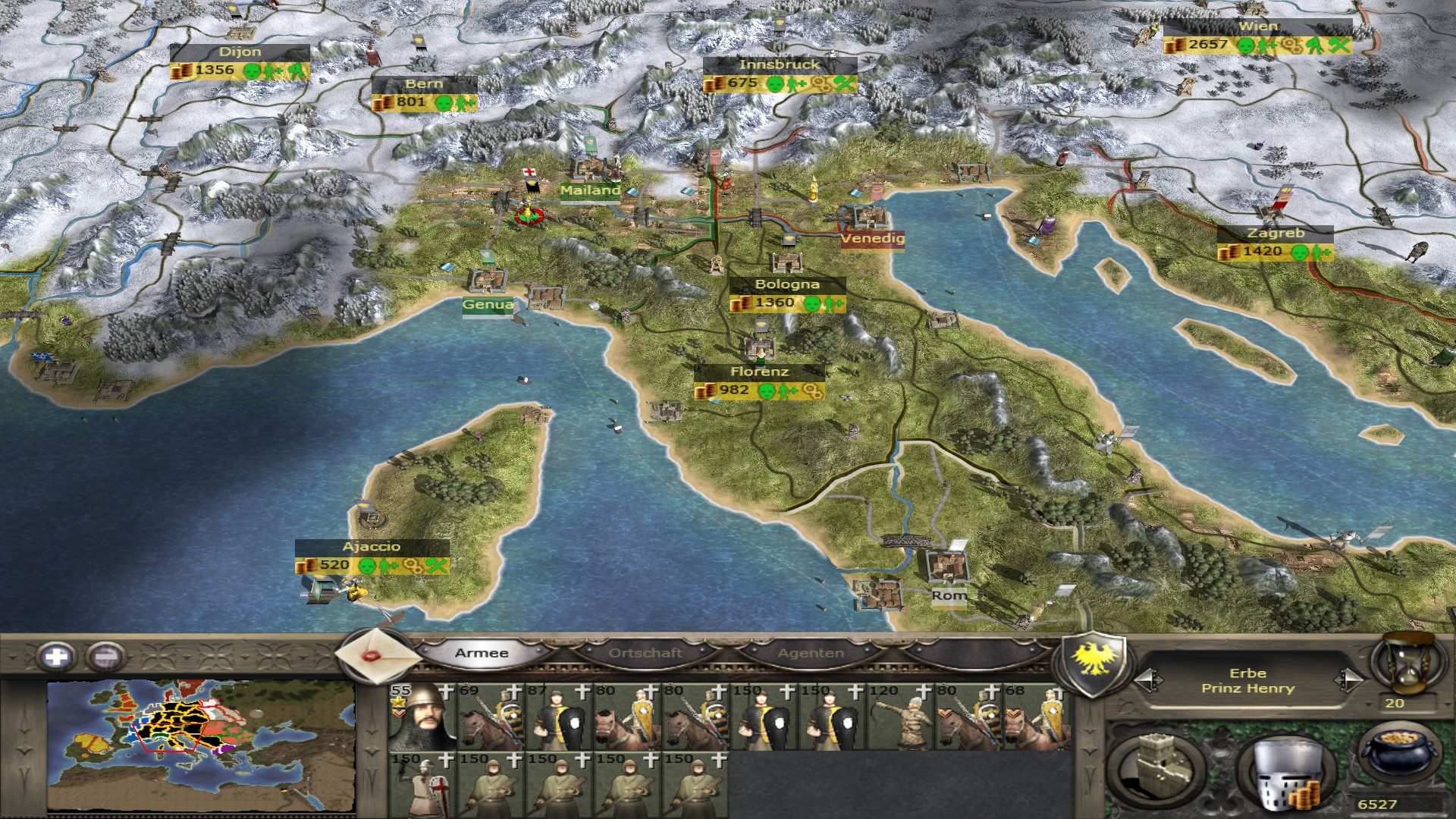Viewport: 1456px width, 819px height.
Task: Zoom in the minimap with plus button
Action: 56,656
